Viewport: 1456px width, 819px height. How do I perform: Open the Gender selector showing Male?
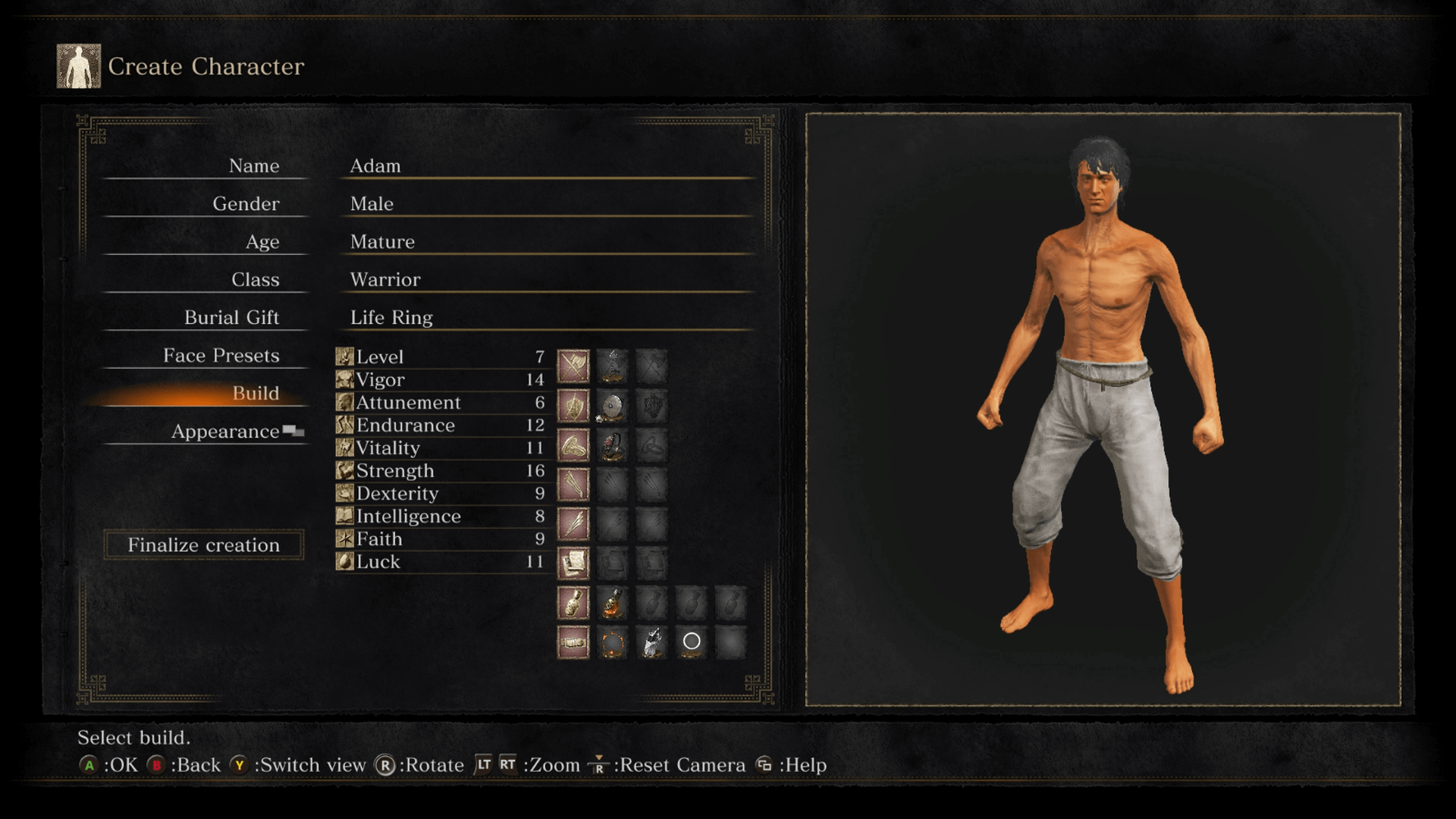click(x=370, y=203)
